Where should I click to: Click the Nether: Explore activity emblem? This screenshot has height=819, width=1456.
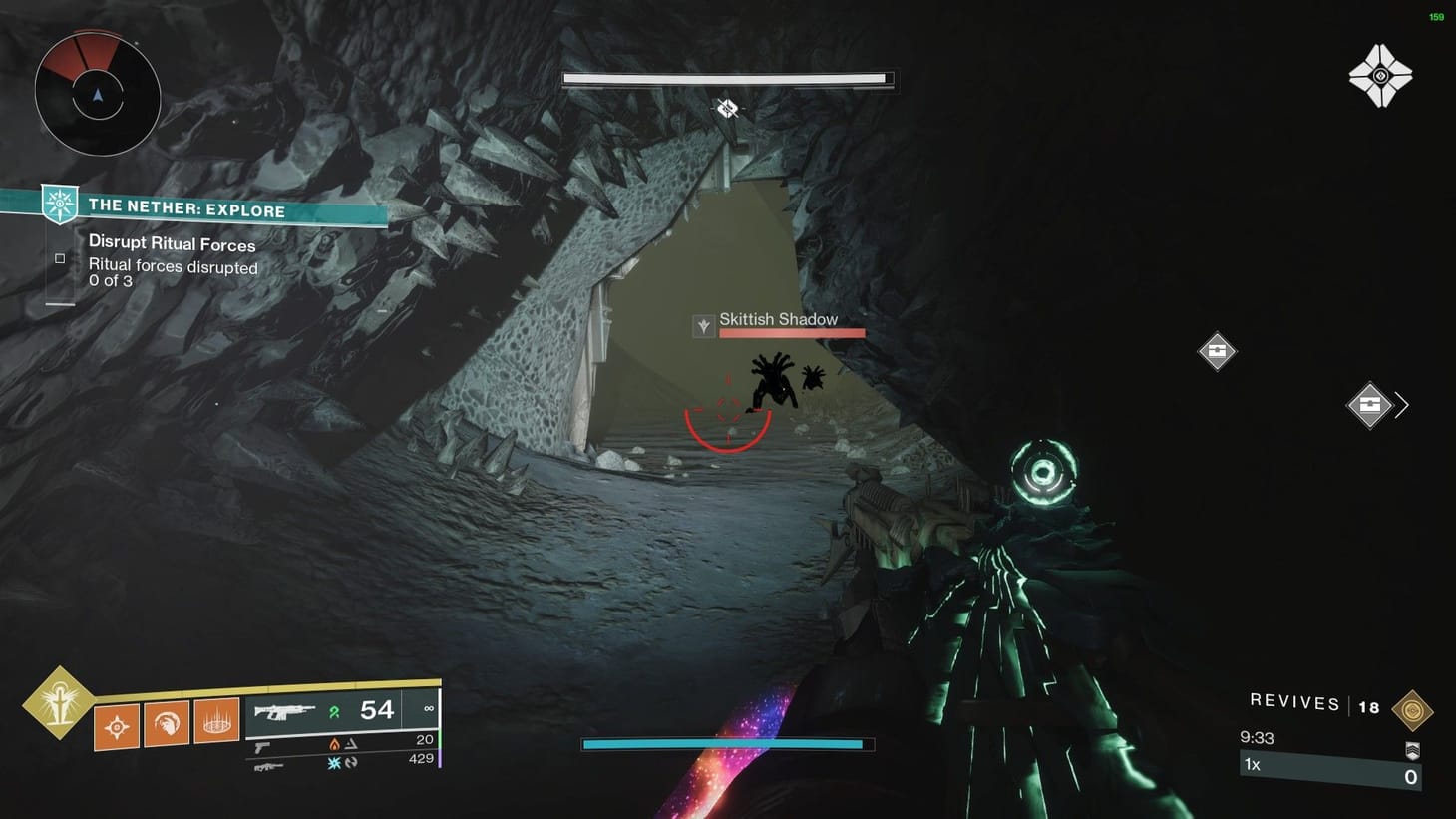point(59,205)
